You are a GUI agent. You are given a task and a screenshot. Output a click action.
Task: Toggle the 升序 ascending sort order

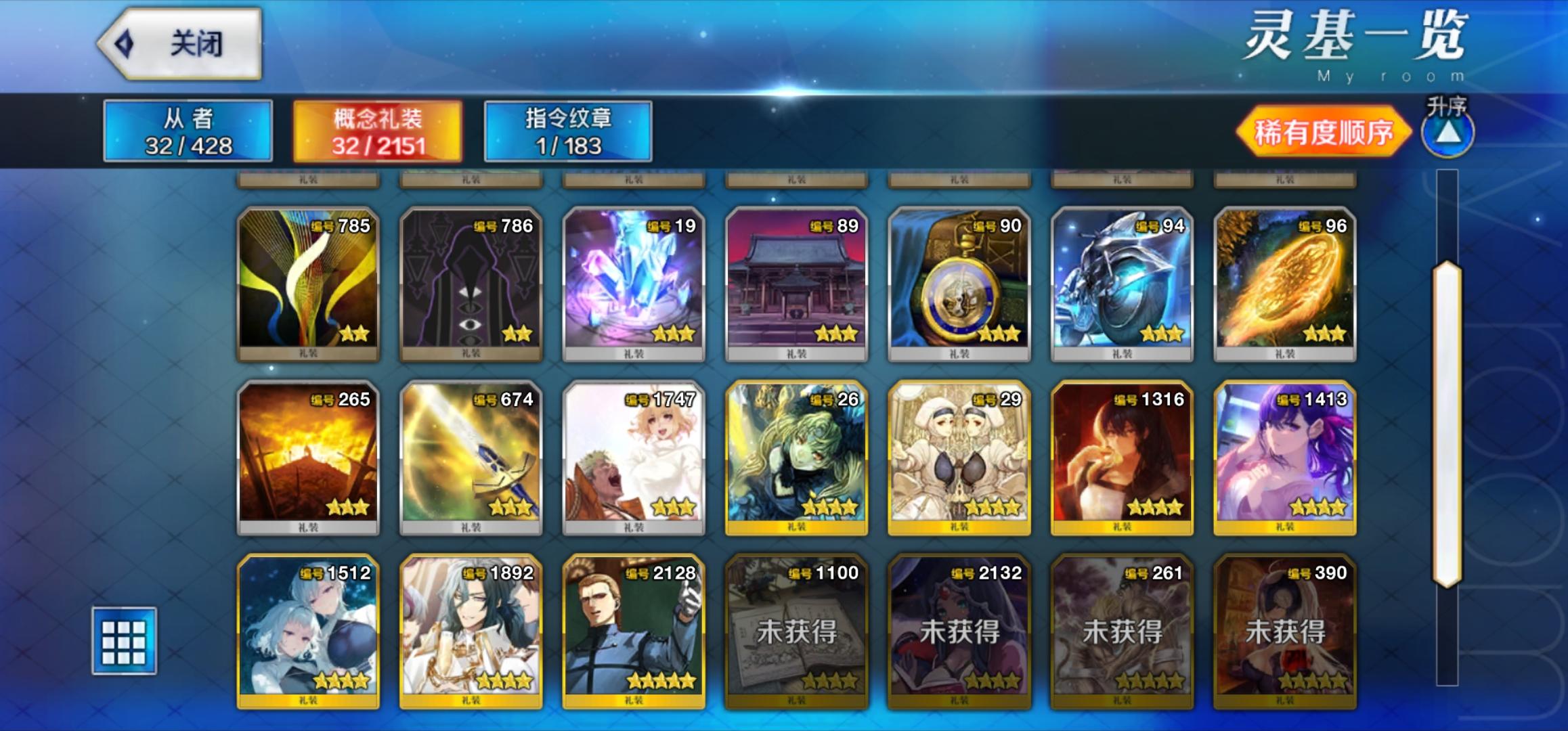(1447, 134)
